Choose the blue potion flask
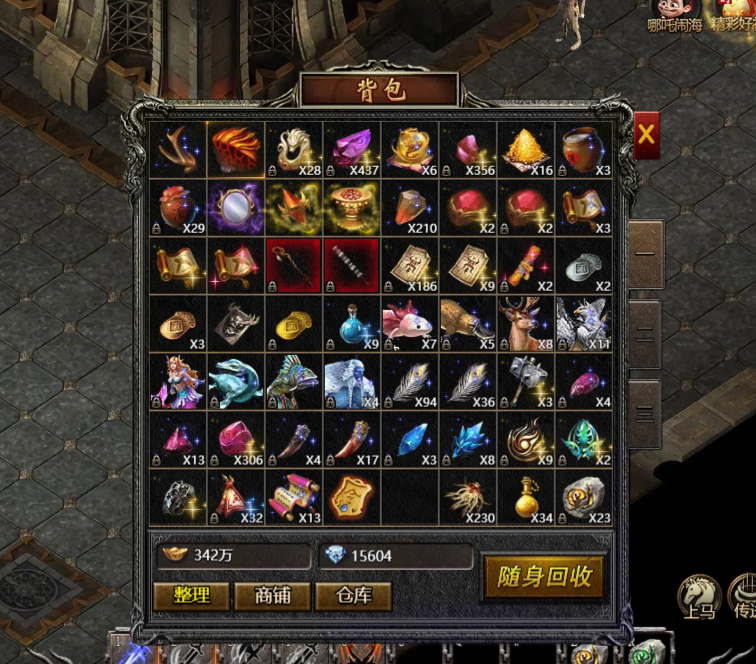 tap(352, 323)
